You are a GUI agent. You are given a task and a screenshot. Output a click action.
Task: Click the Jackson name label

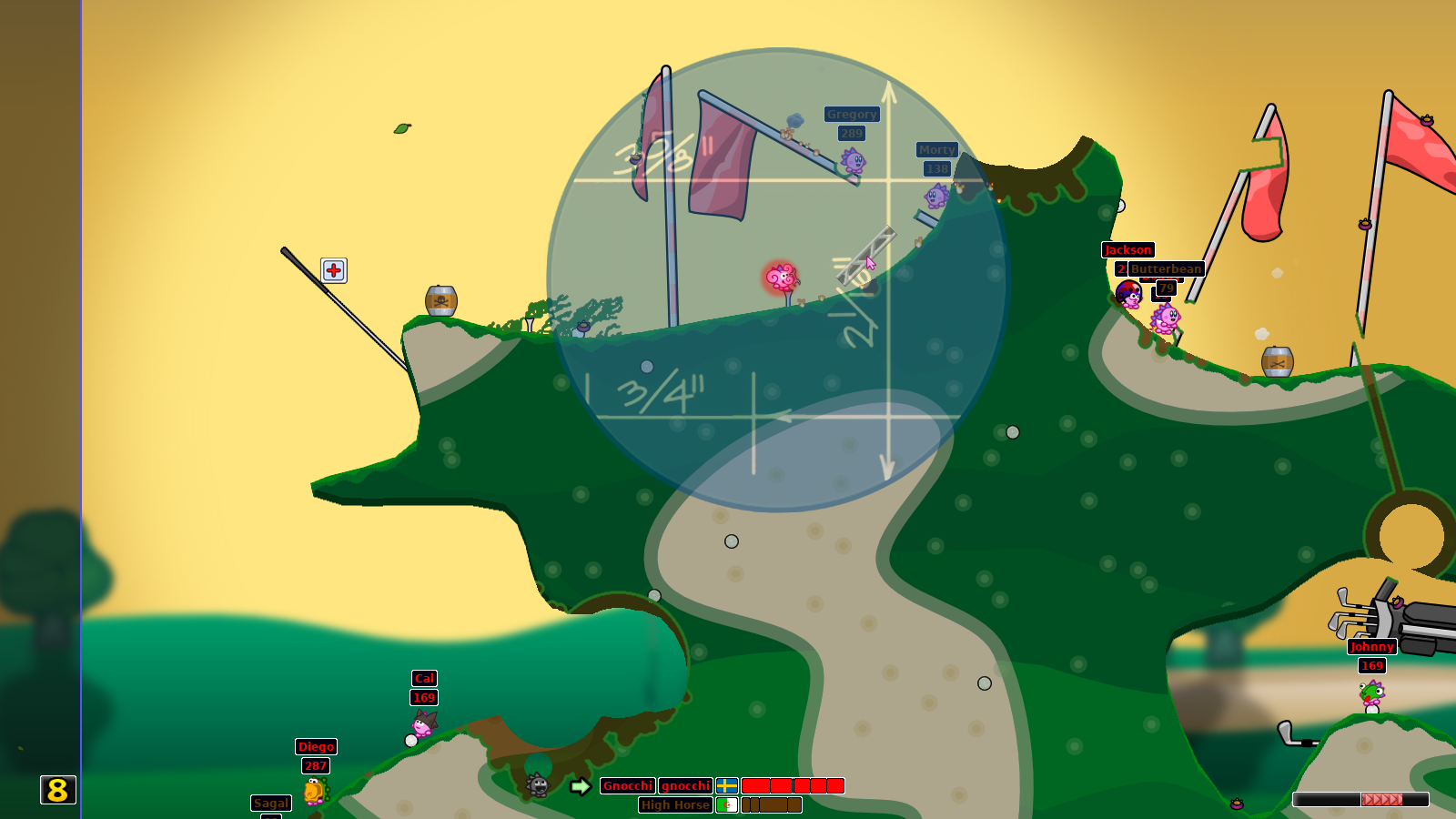[1128, 250]
